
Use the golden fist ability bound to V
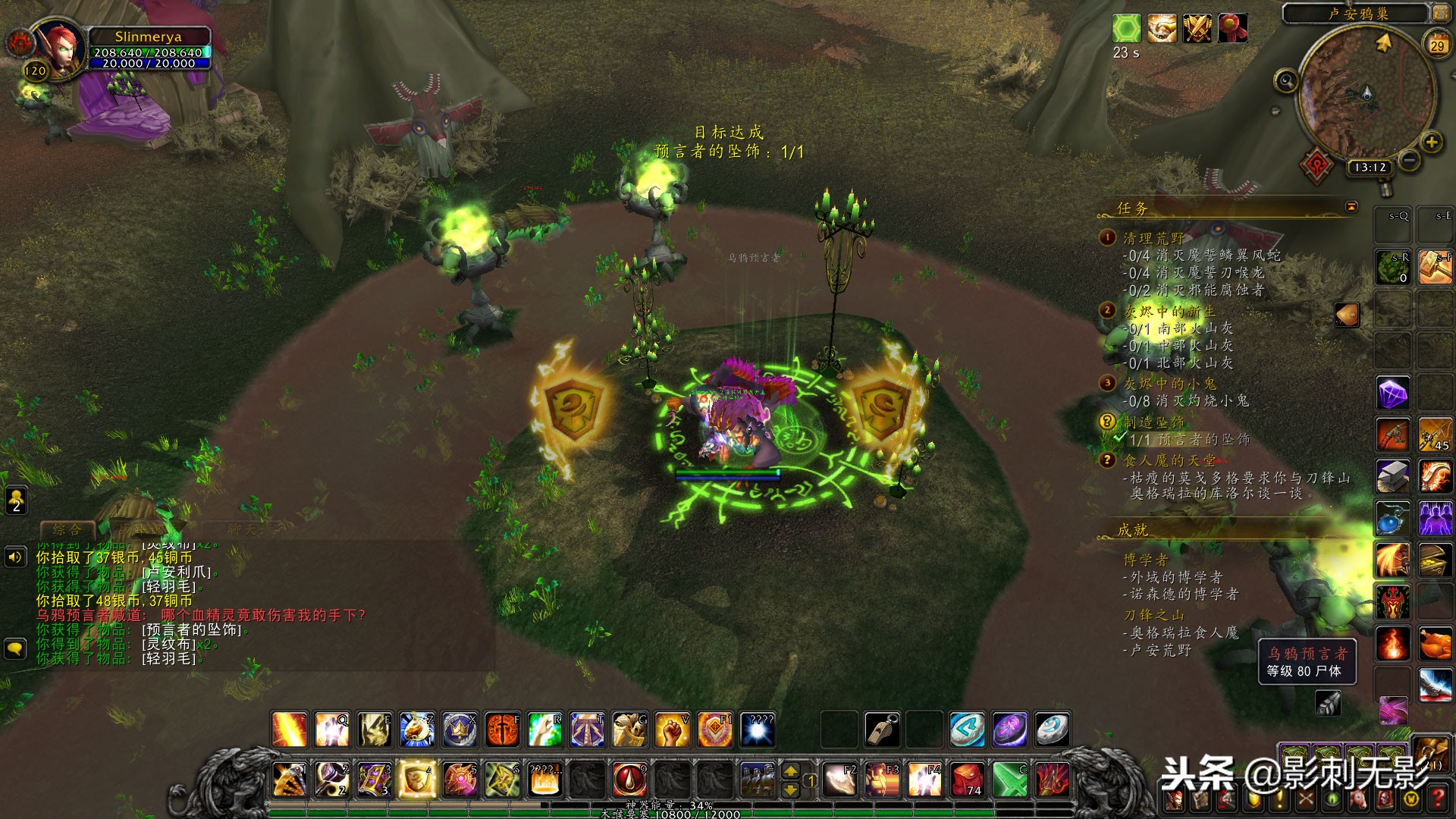click(672, 730)
